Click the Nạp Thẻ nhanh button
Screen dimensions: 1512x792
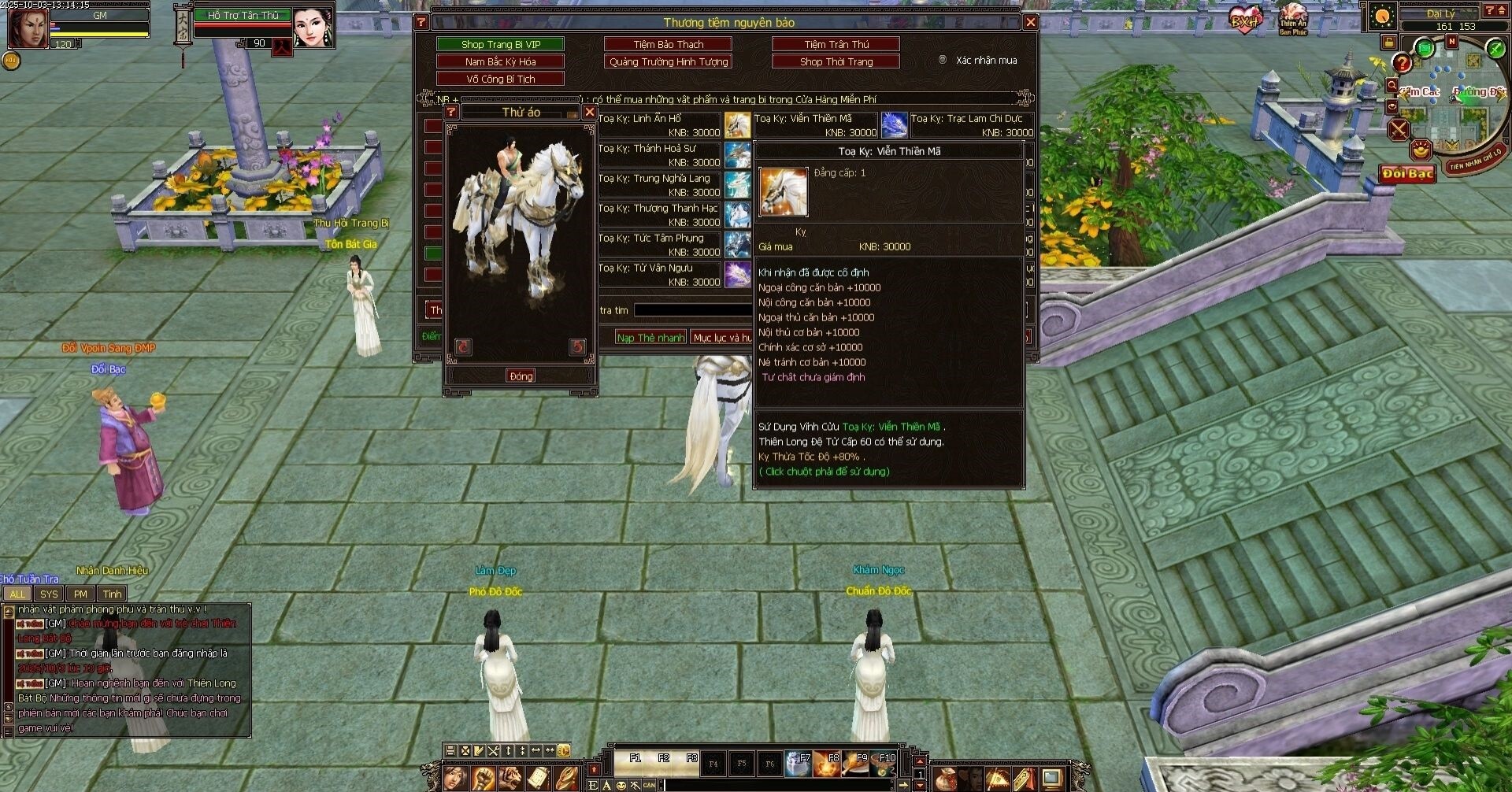[650, 338]
